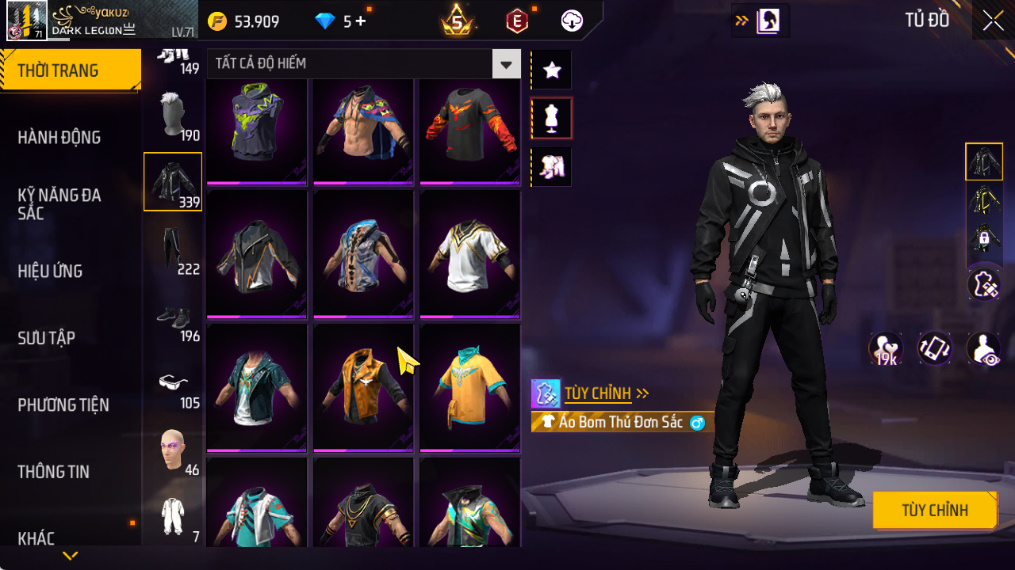Select the sunglasses category showing 105
This screenshot has height=570, width=1015.
(x=173, y=385)
